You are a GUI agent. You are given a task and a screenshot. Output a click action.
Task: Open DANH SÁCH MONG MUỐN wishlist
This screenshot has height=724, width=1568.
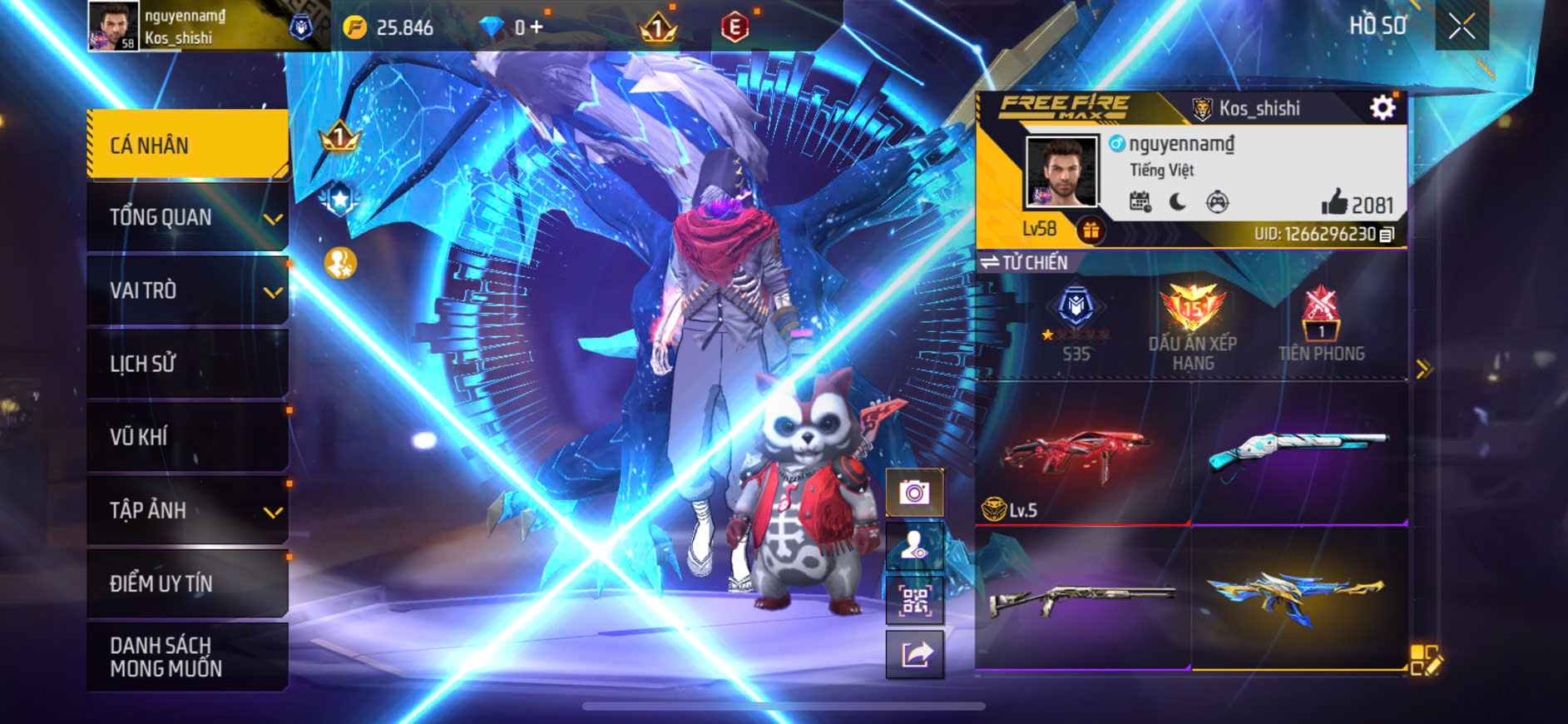pos(188,657)
